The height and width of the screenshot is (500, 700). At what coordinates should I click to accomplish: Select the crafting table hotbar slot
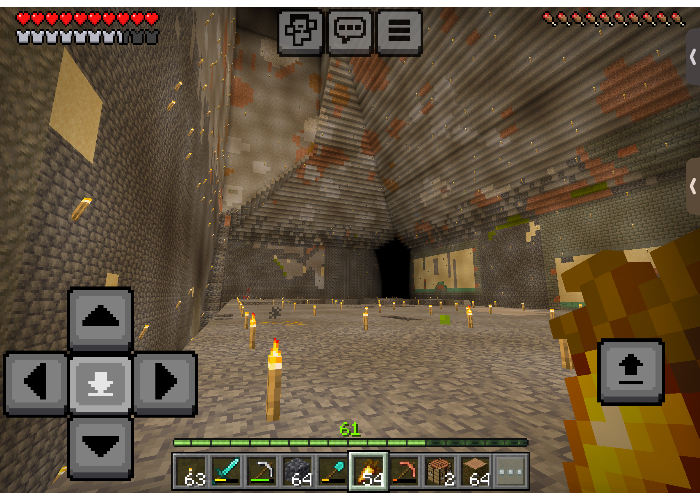click(x=439, y=471)
